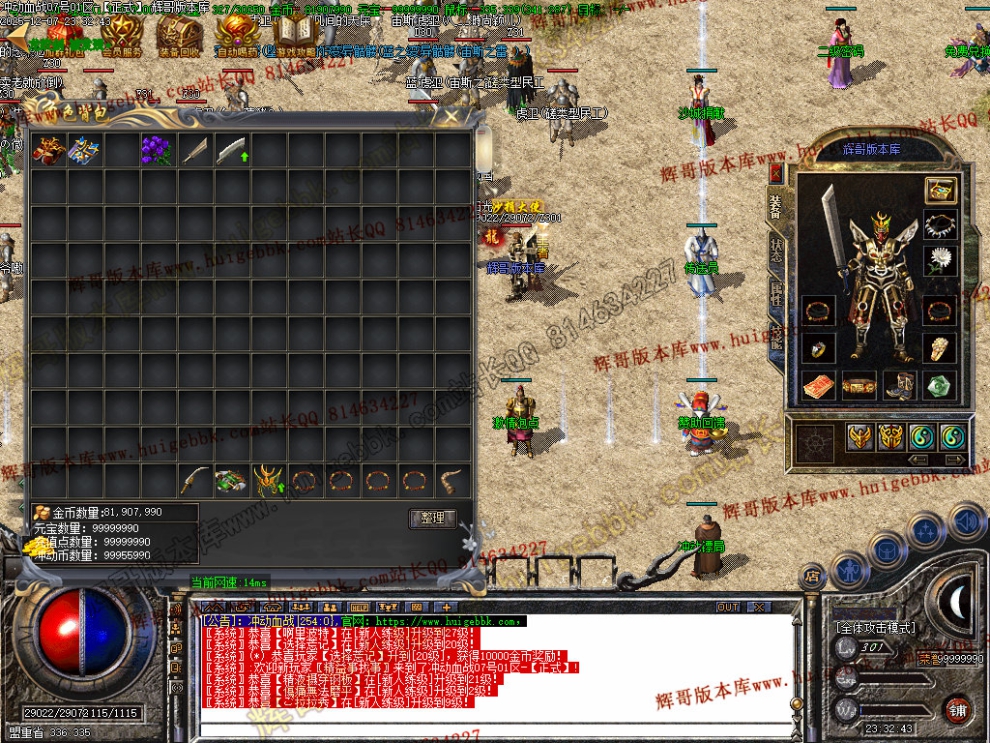Select the golden helmet in the bag
This screenshot has width=990, height=743.
[267, 481]
